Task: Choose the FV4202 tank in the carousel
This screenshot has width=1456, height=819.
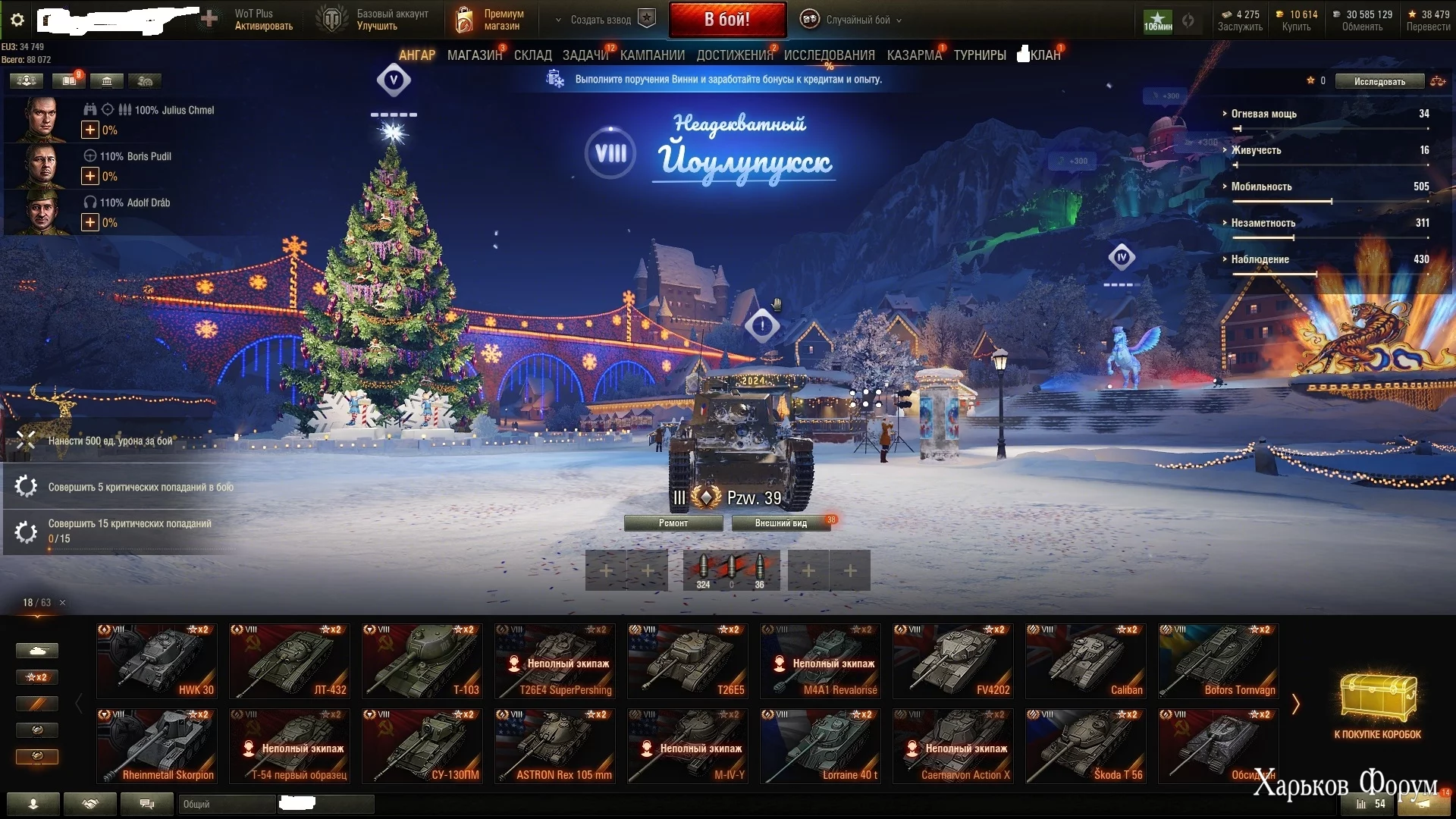Action: point(953,661)
